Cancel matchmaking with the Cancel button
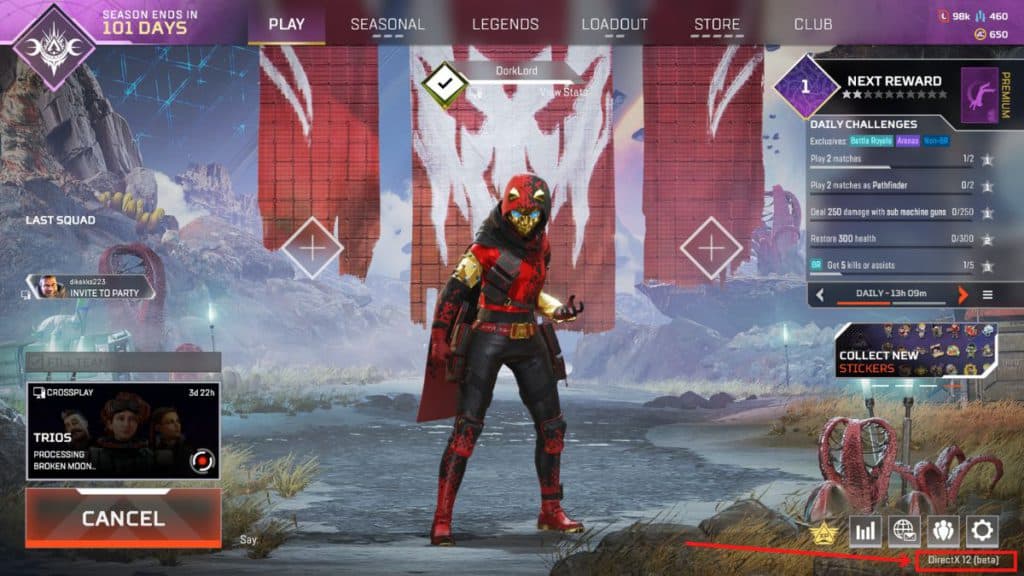 pyautogui.click(x=123, y=518)
